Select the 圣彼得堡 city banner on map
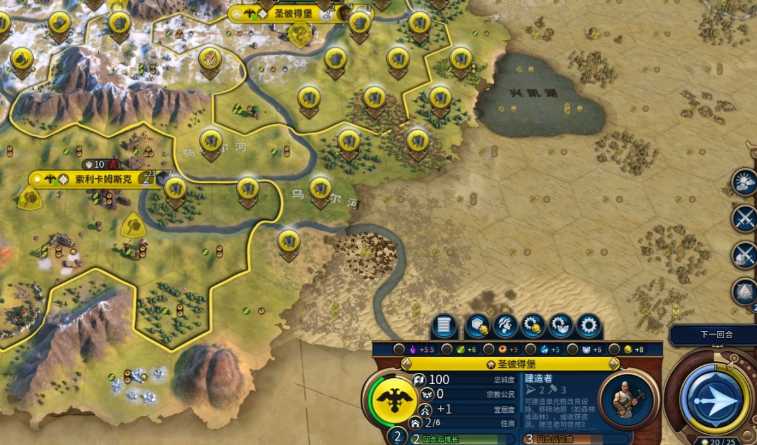 (290, 13)
